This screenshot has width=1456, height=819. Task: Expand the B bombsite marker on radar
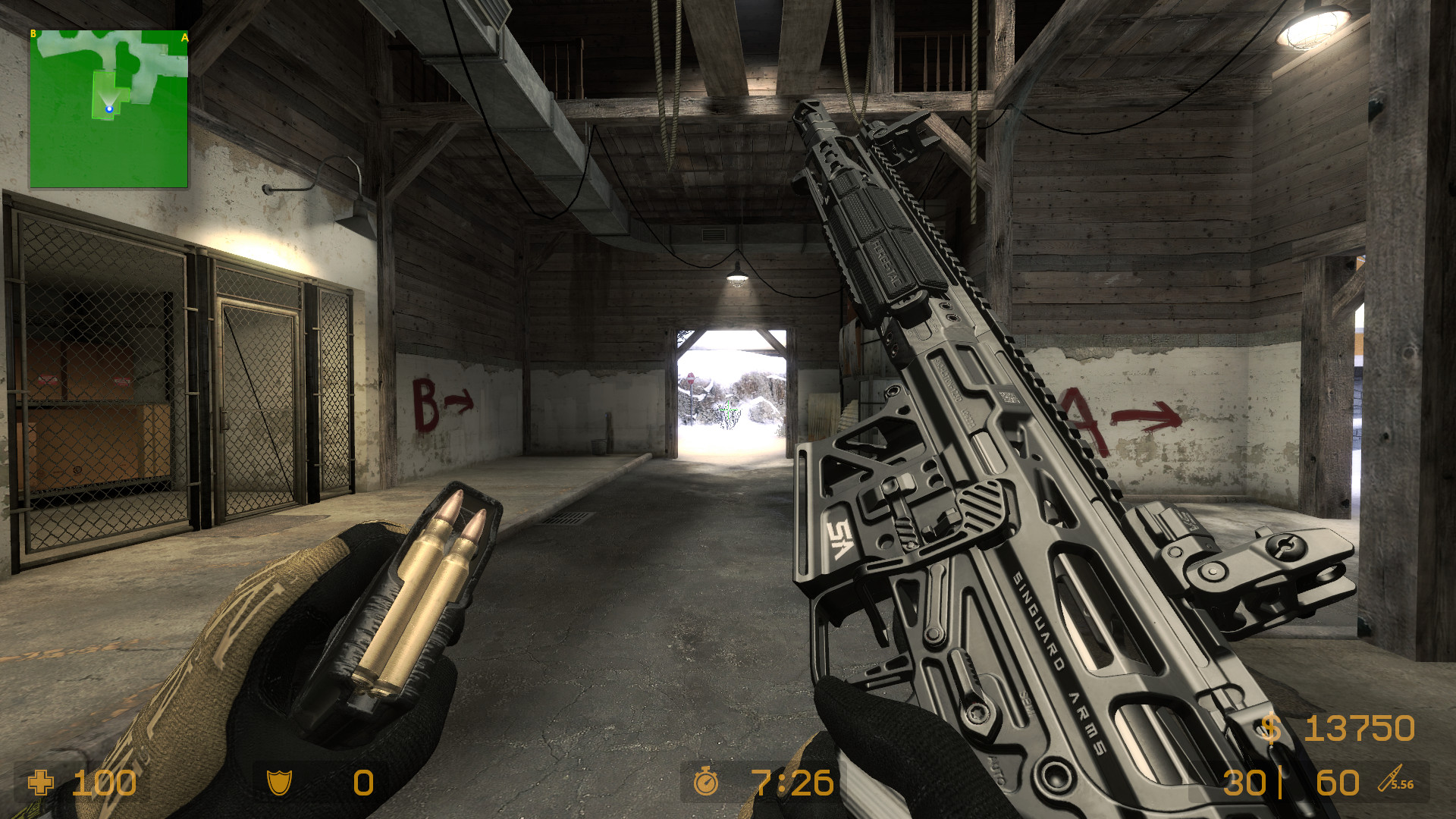click(33, 34)
